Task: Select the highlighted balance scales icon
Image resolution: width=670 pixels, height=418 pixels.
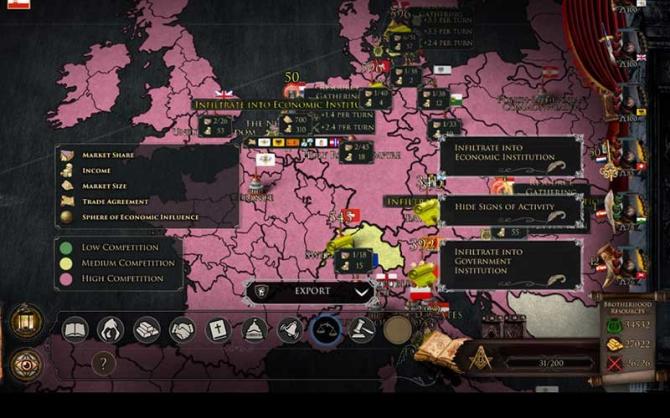Action: tap(326, 329)
